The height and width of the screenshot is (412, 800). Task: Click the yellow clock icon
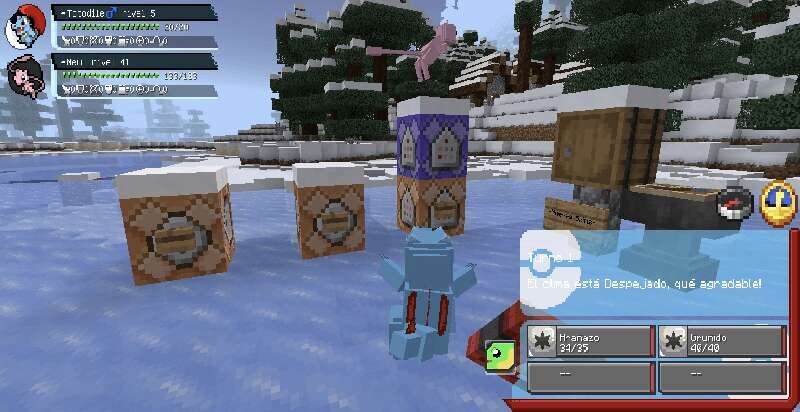coord(777,201)
